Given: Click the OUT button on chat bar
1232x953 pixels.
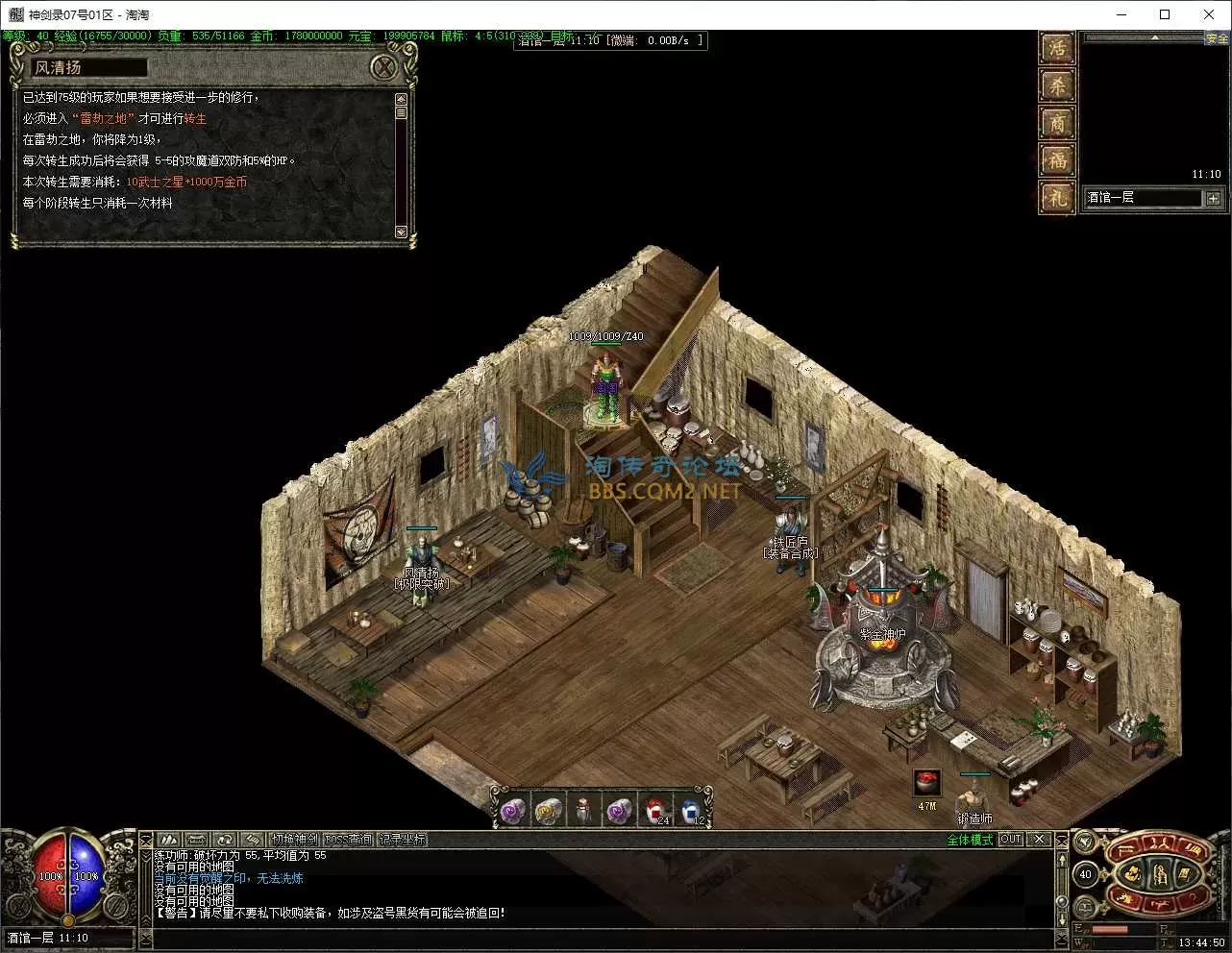Looking at the screenshot, I should coord(1011,840).
